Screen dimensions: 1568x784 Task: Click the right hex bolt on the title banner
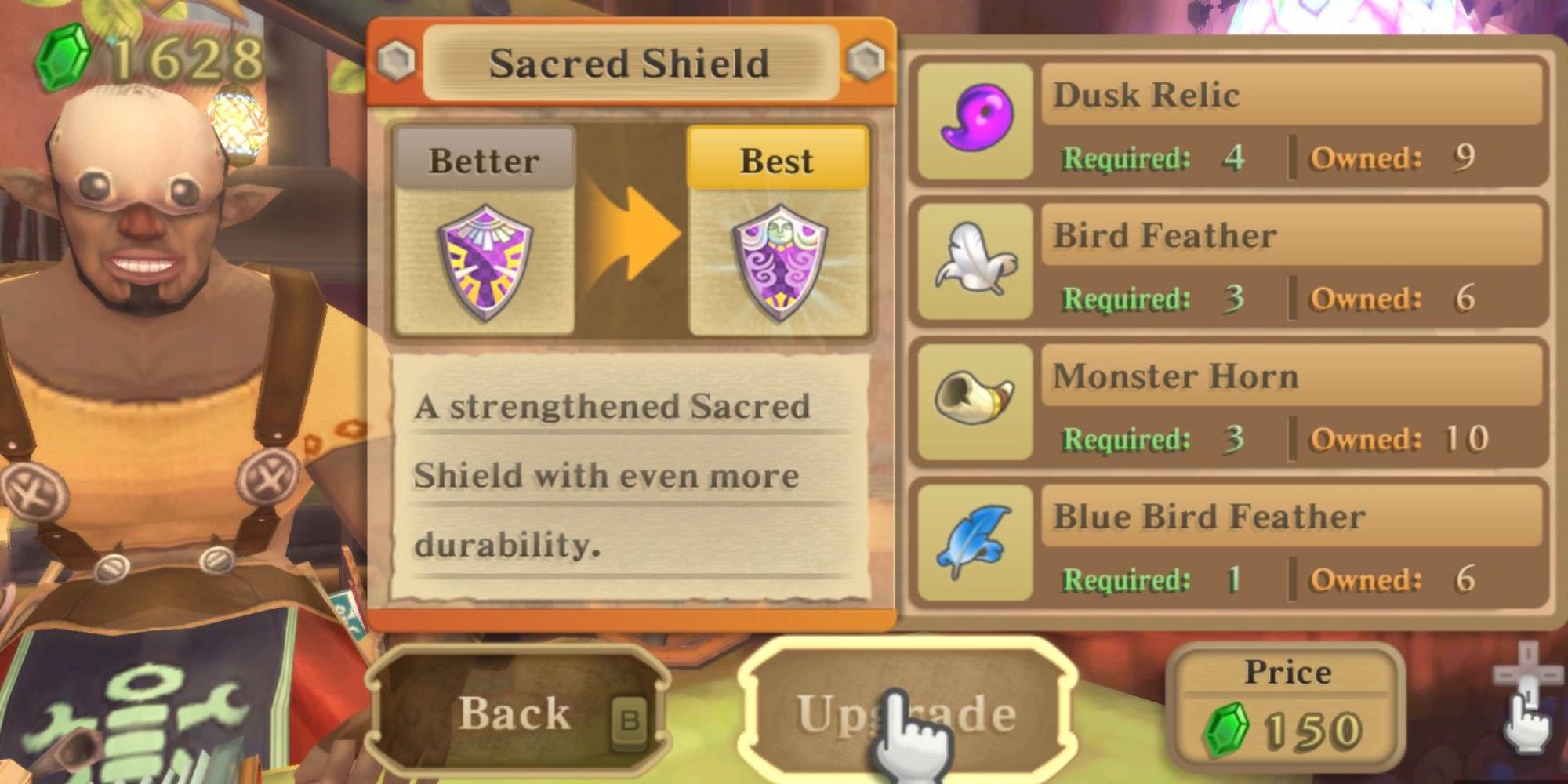(x=866, y=59)
